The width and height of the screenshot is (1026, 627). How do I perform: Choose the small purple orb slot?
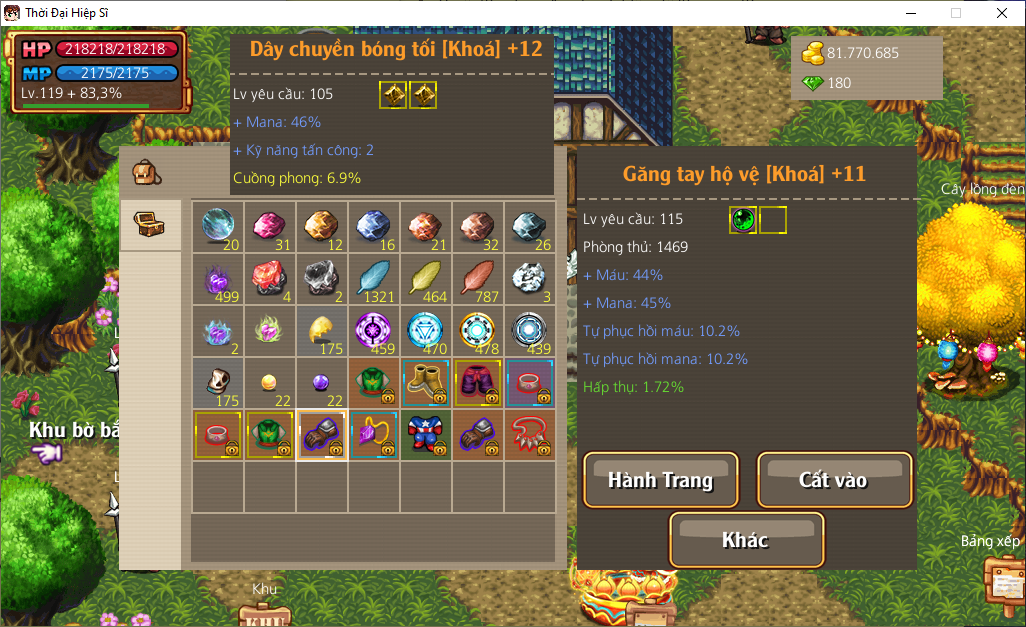coord(322,382)
